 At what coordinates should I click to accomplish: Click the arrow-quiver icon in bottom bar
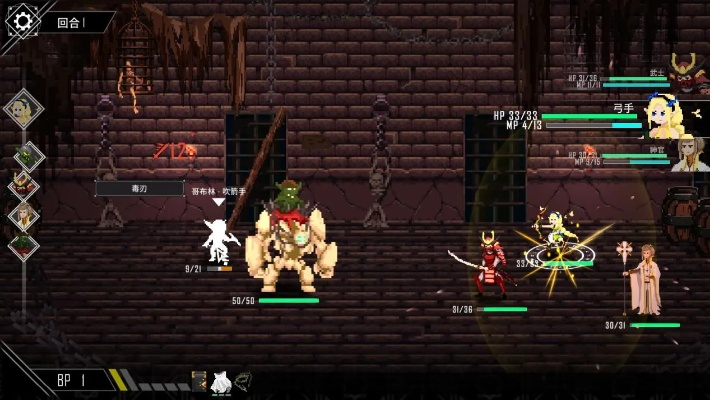pos(199,381)
